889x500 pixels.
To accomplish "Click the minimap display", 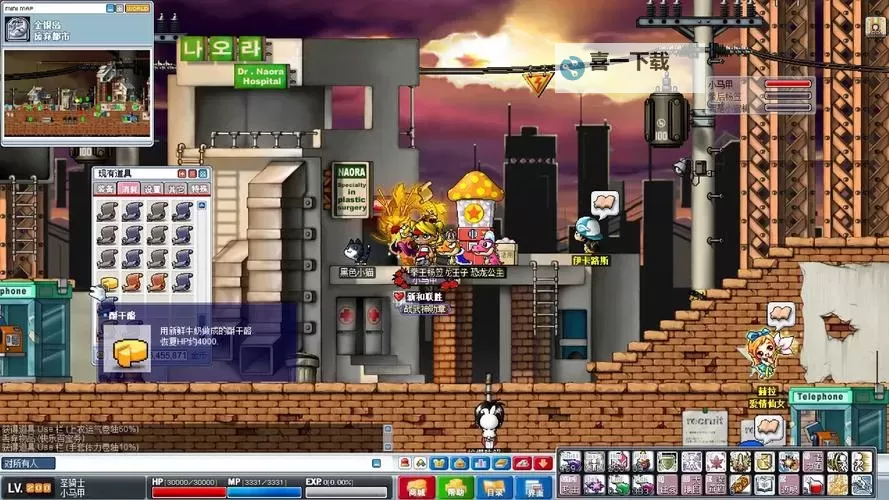I will point(77,94).
